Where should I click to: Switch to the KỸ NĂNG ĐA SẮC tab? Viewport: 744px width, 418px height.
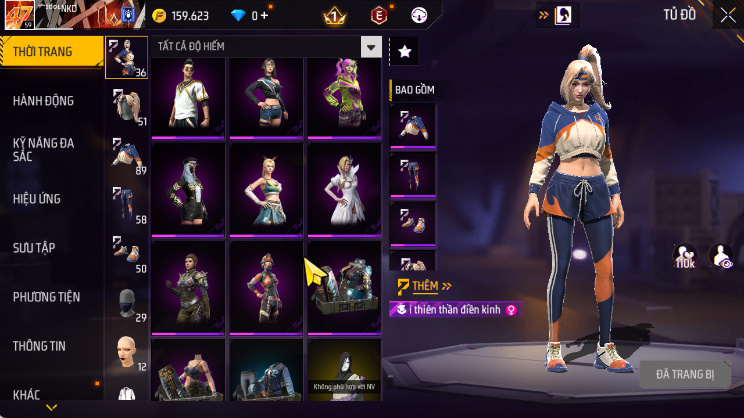(44, 149)
